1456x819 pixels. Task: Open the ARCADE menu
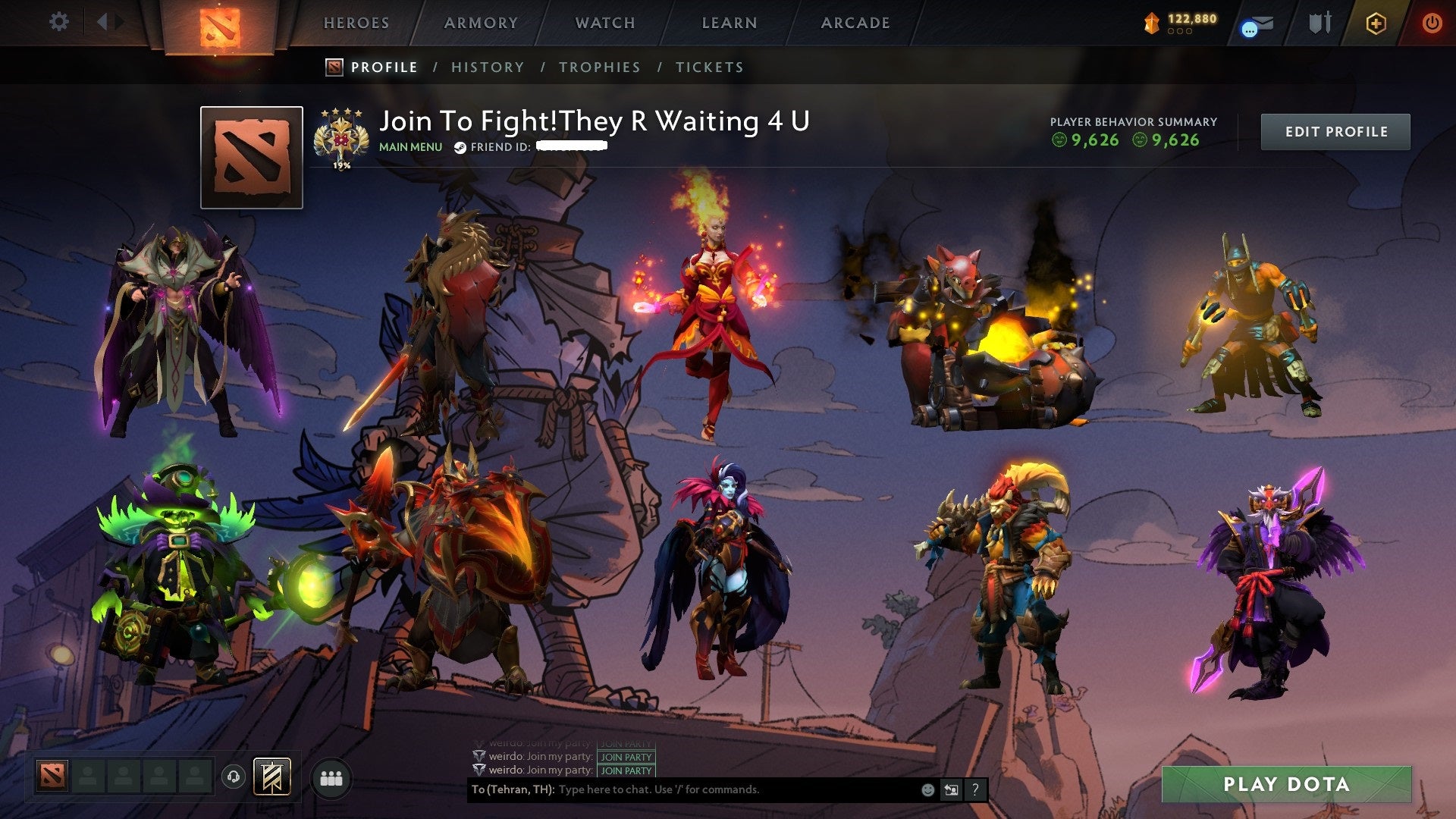[x=855, y=22]
